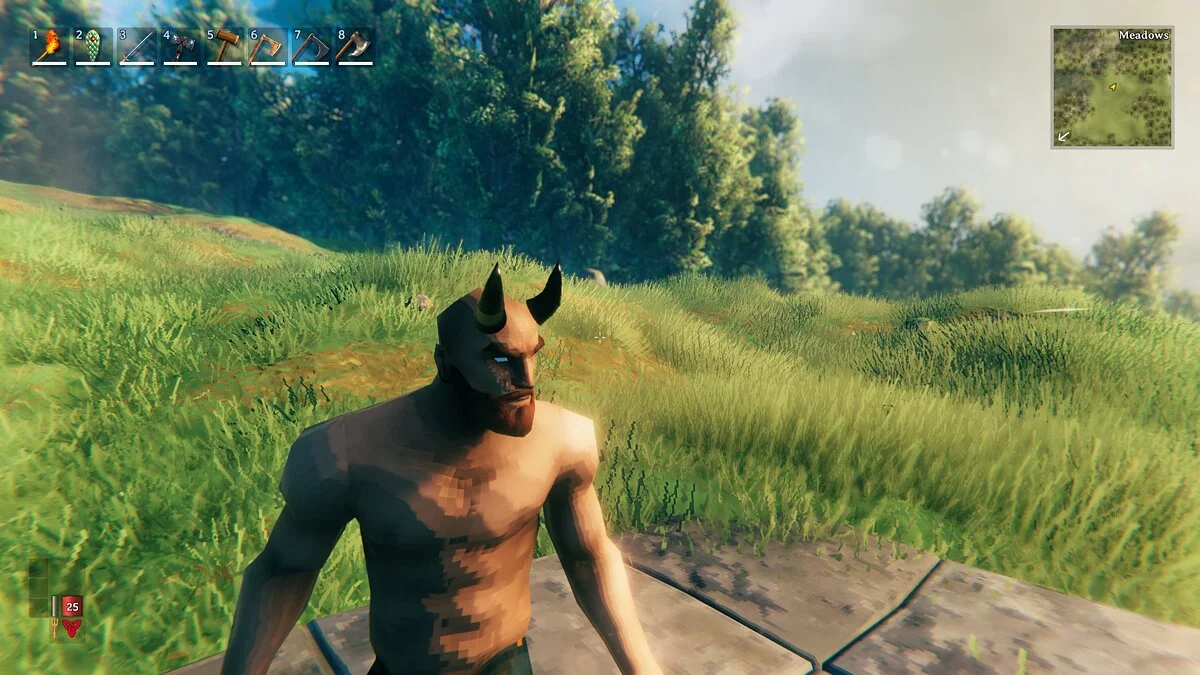The width and height of the screenshot is (1200, 675).
Task: Choose the double-bladed battleaxe in slot 4
Action: tap(181, 46)
